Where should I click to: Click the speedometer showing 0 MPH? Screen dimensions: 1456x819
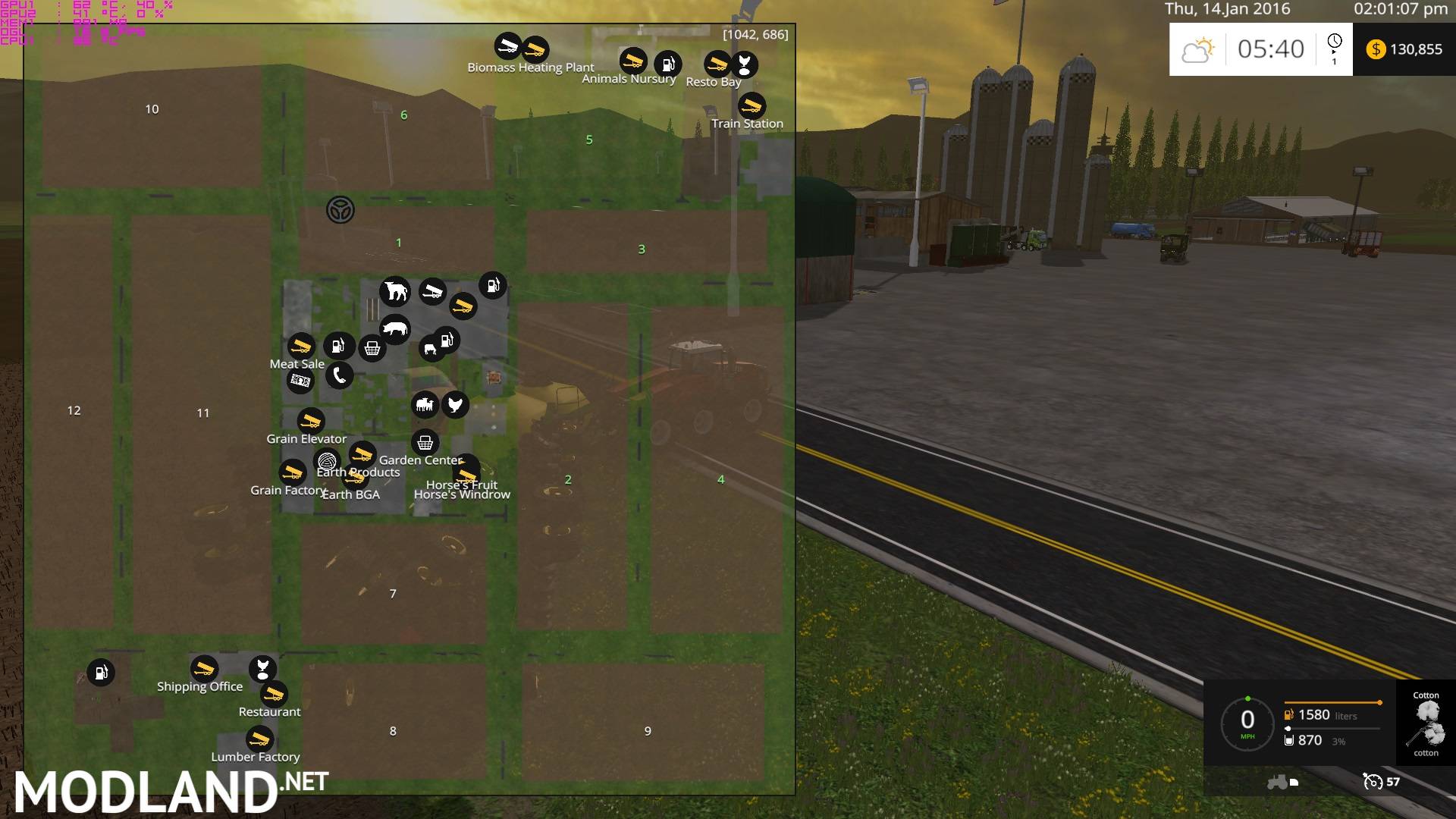tap(1248, 720)
